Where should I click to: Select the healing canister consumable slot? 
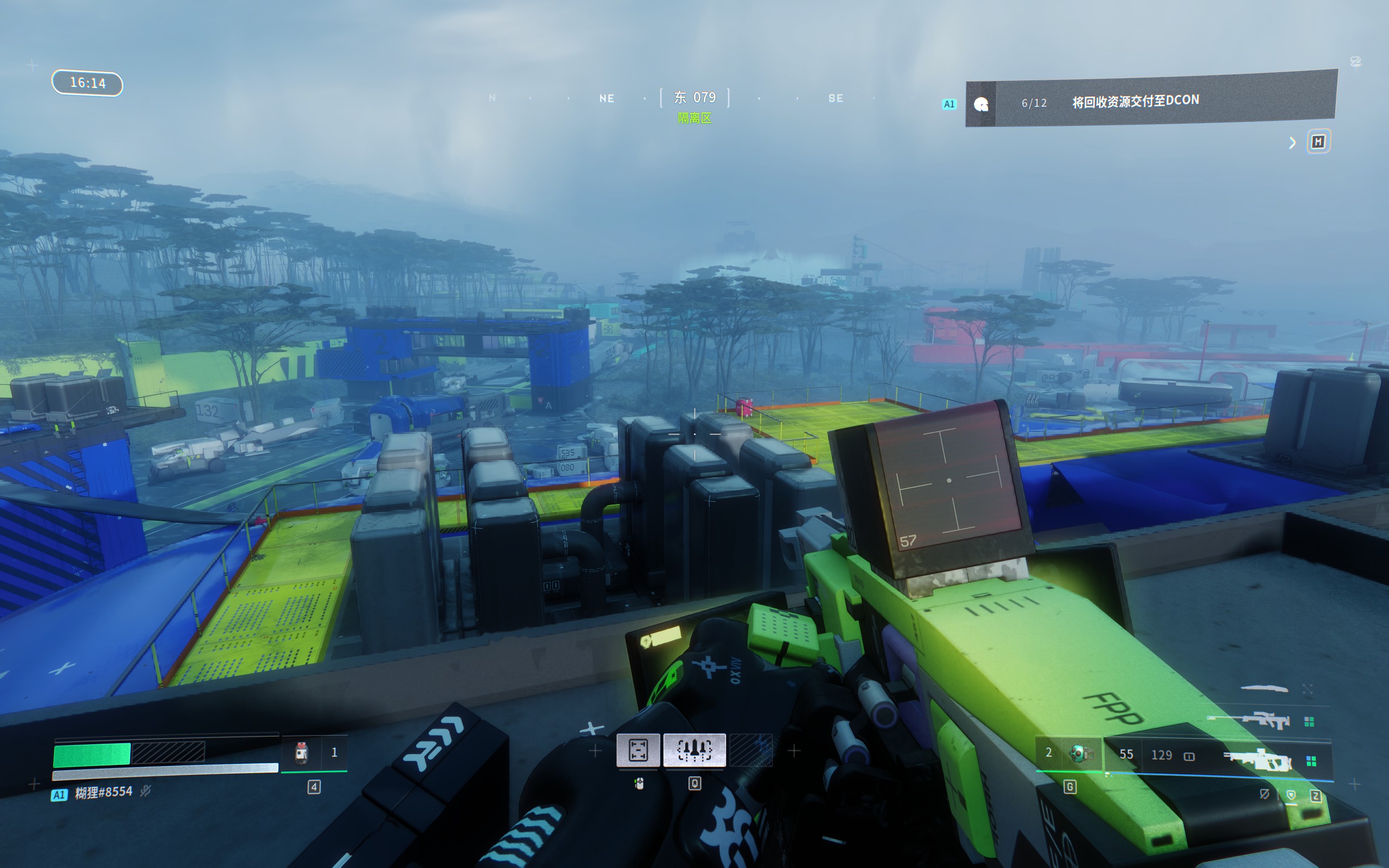302,752
